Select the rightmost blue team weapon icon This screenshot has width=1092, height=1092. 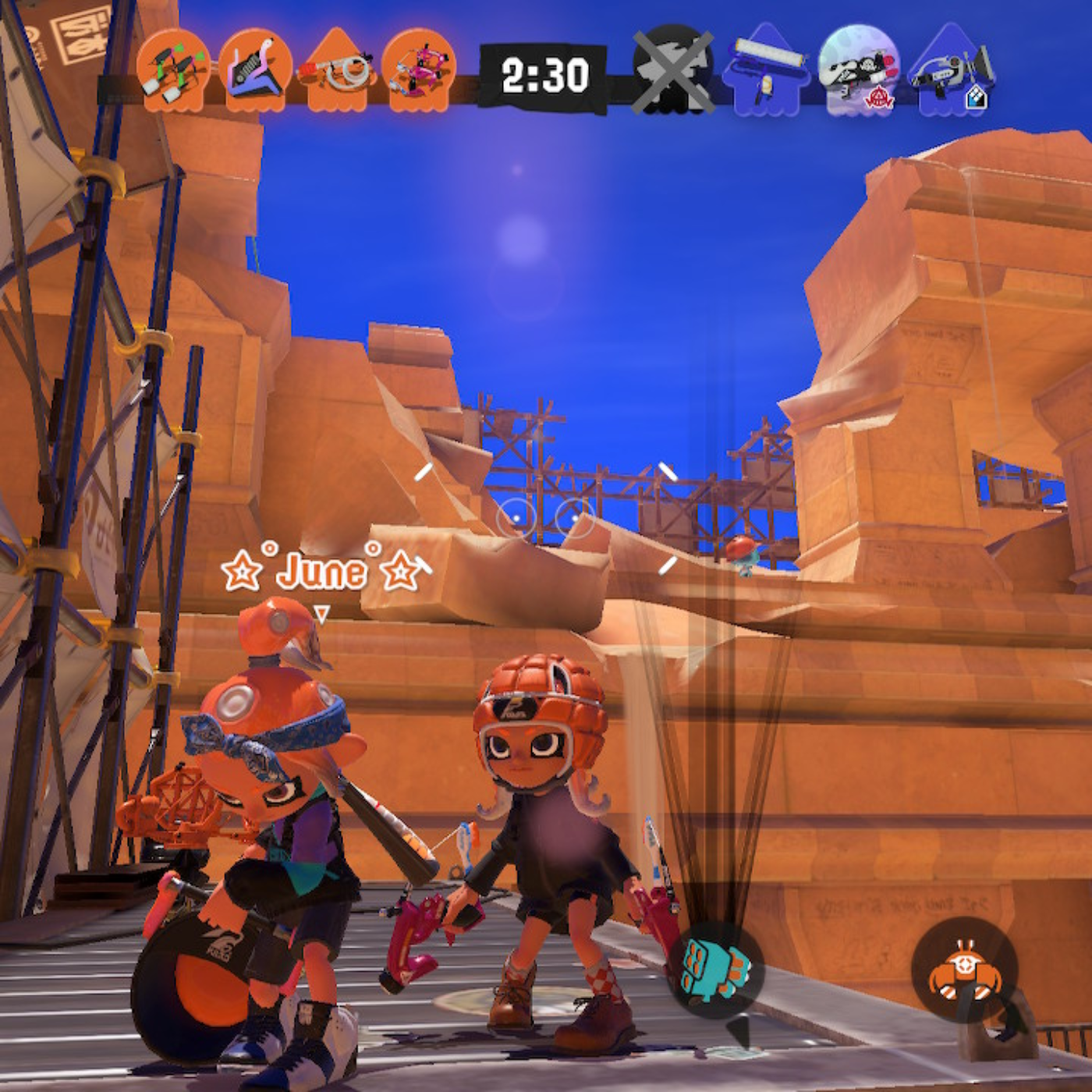click(x=948, y=74)
